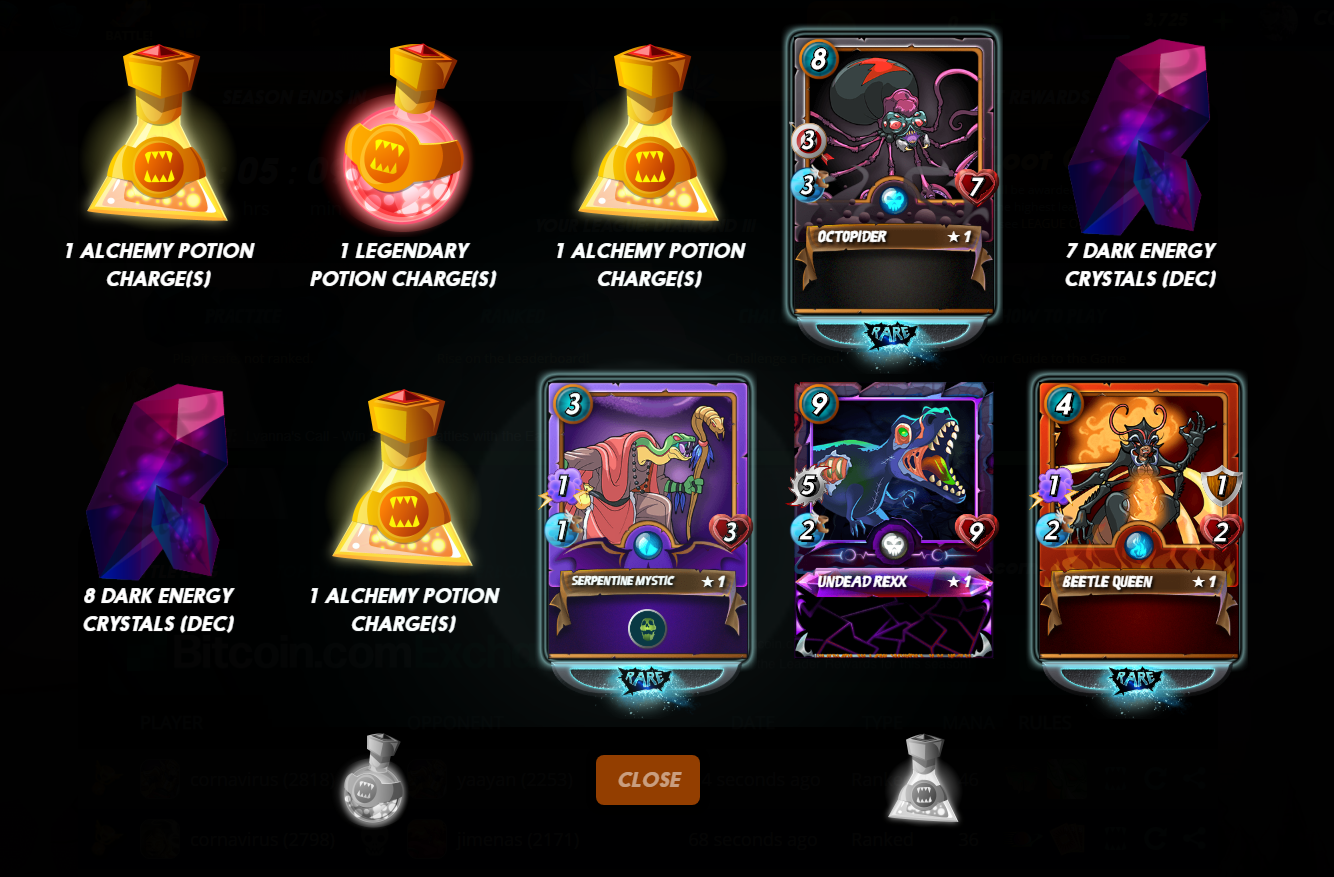The width and height of the screenshot is (1334, 877).
Task: Inspect the Undead Rexx card
Action: [x=893, y=520]
